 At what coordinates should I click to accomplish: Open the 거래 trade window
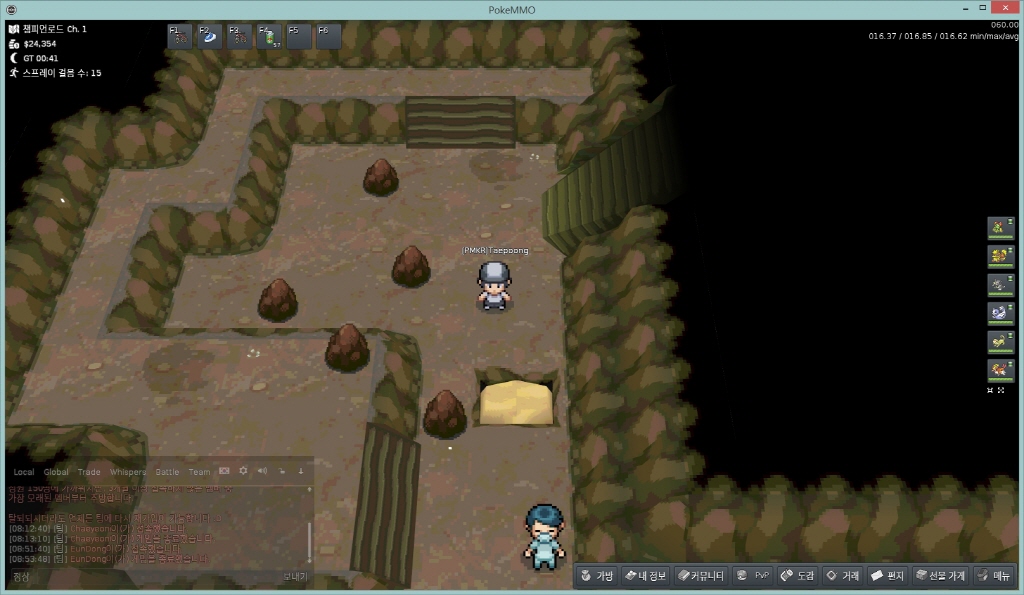click(x=843, y=576)
